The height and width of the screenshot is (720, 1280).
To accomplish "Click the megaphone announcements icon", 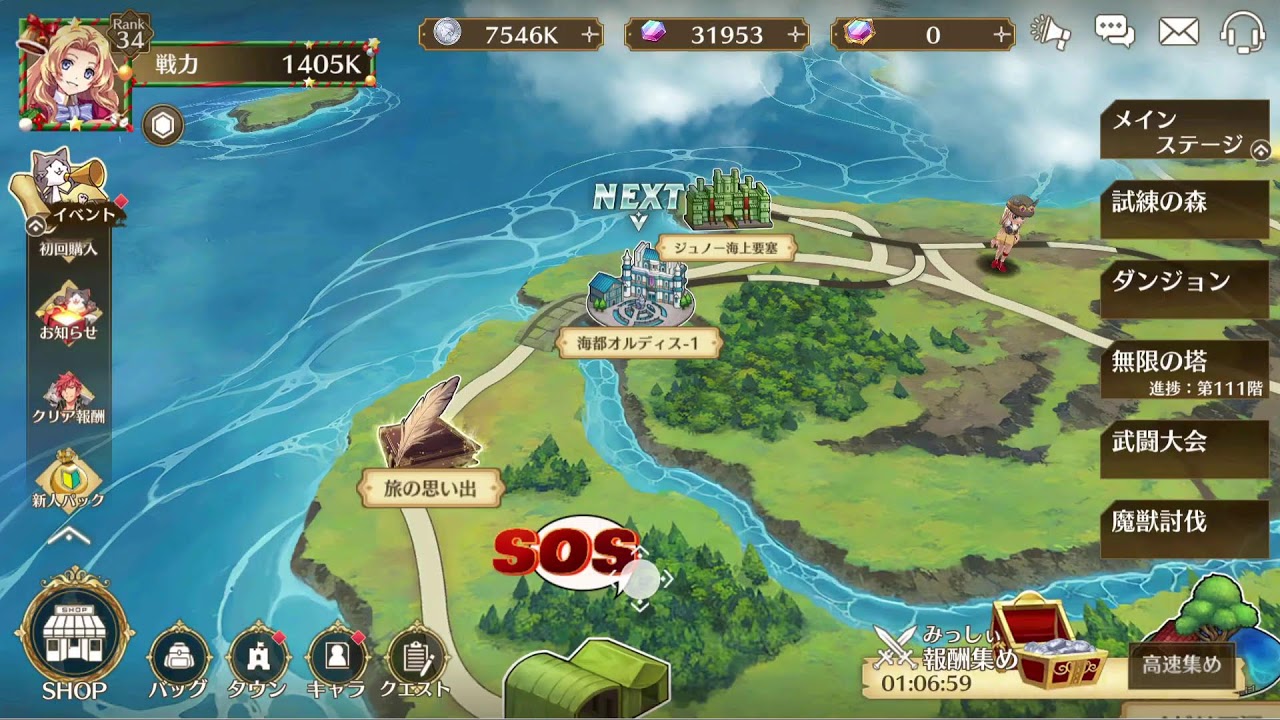I will 1048,30.
